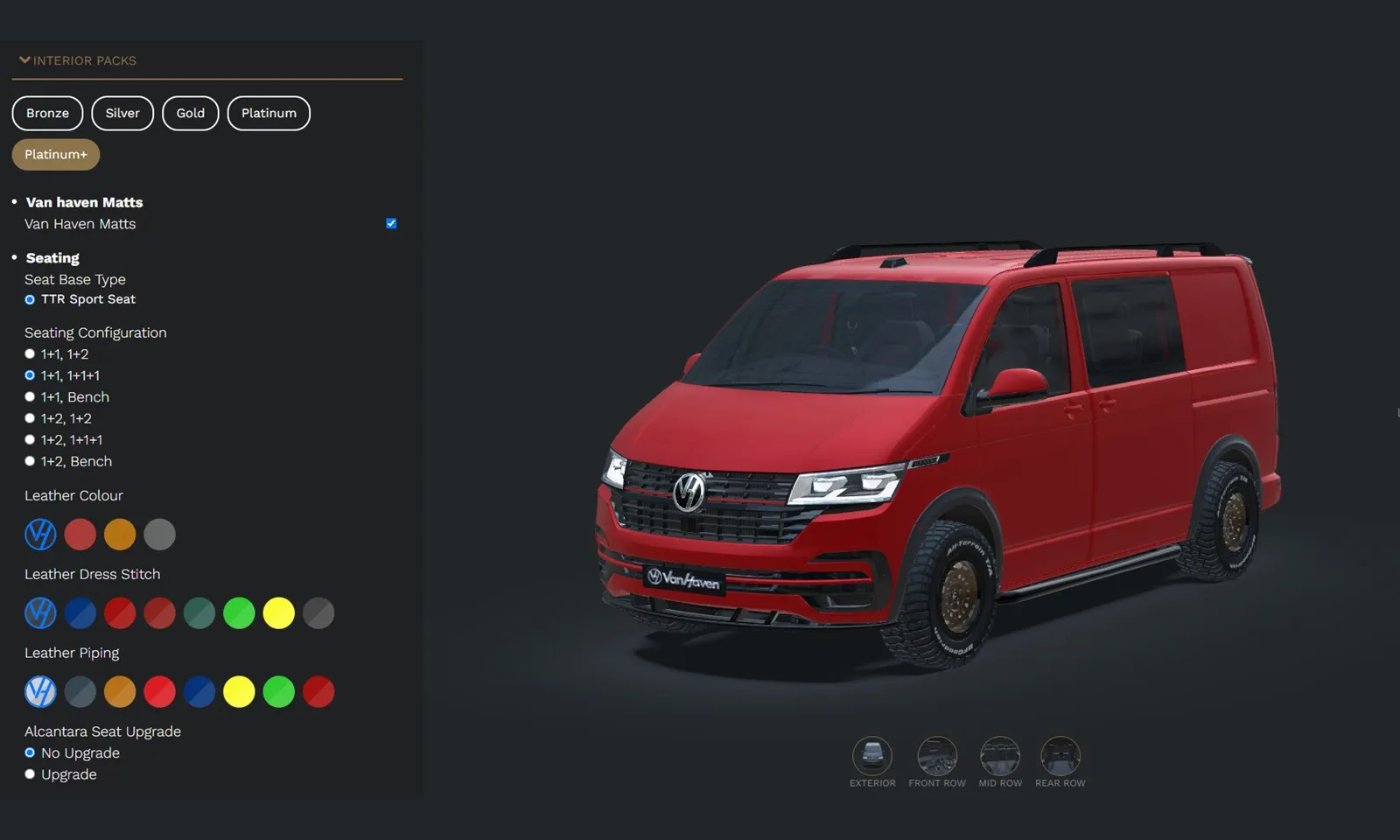Choose the orange leather piping swatch
Image resolution: width=1400 pixels, height=840 pixels.
120,691
